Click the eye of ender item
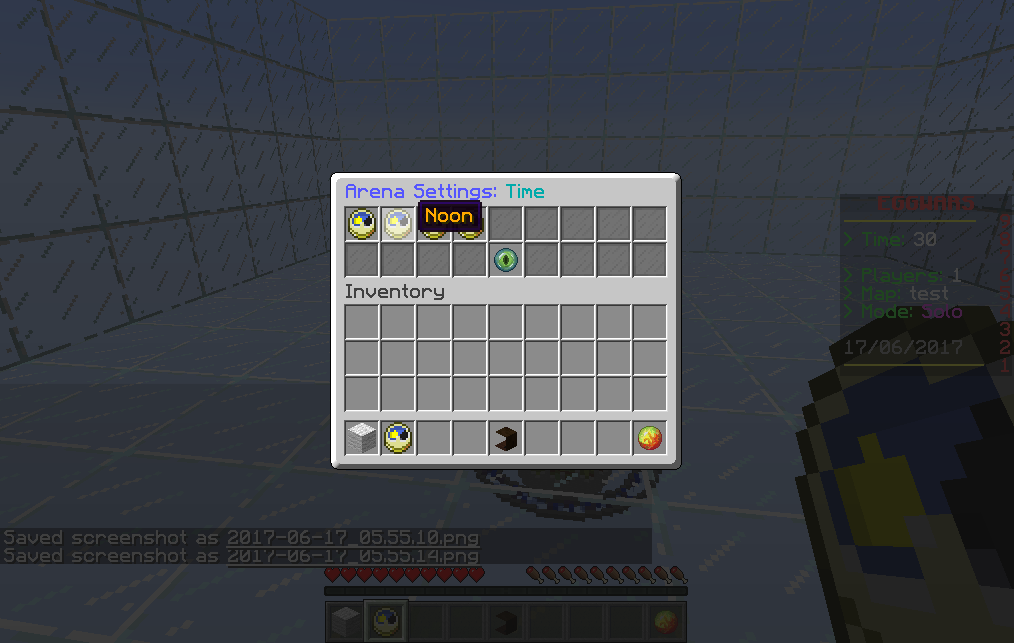The width and height of the screenshot is (1014, 643). click(506, 260)
